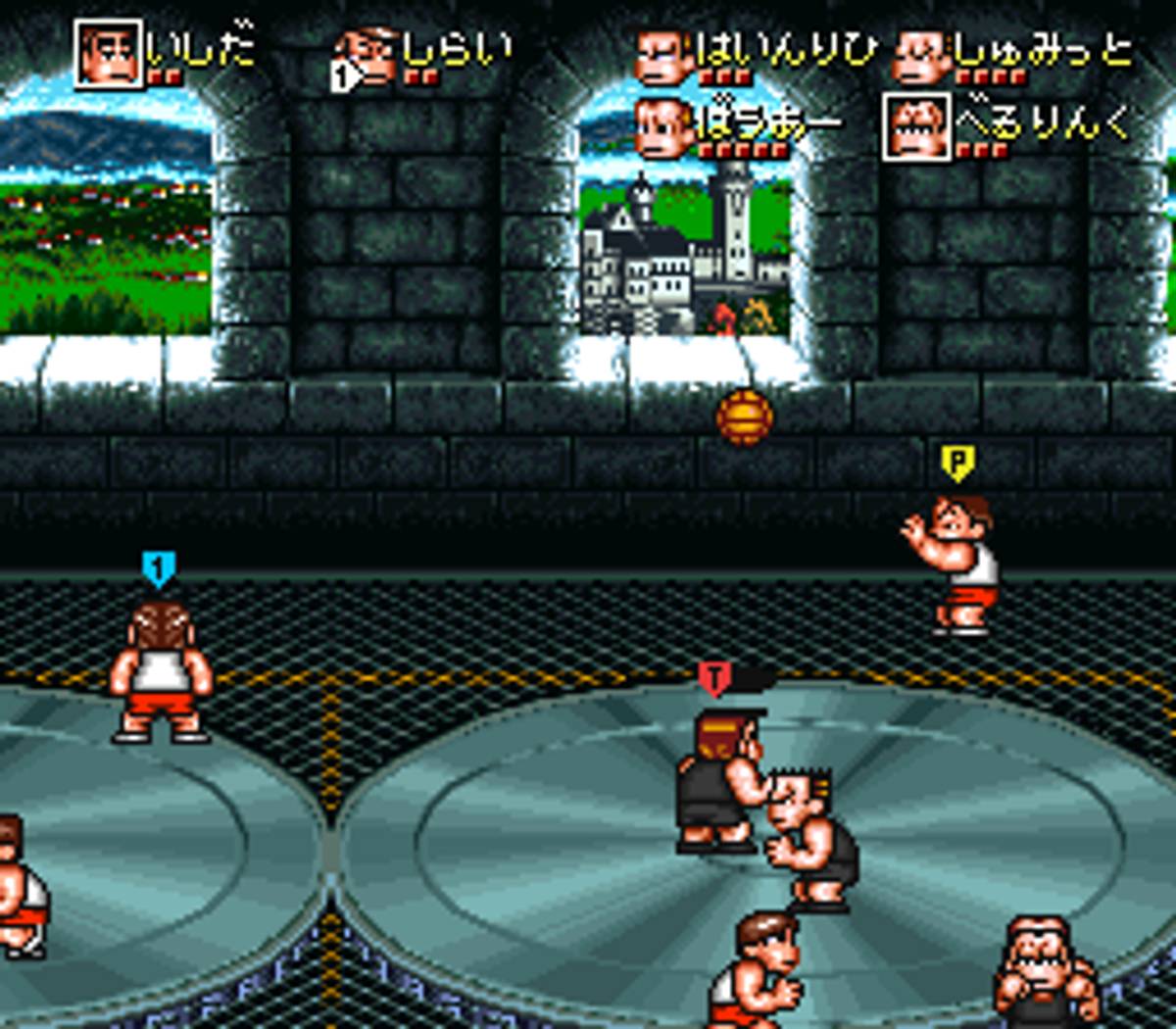Viewport: 1176px width, 1029px height.
Task: Select the いしだ player portrait
Action: (x=110, y=54)
